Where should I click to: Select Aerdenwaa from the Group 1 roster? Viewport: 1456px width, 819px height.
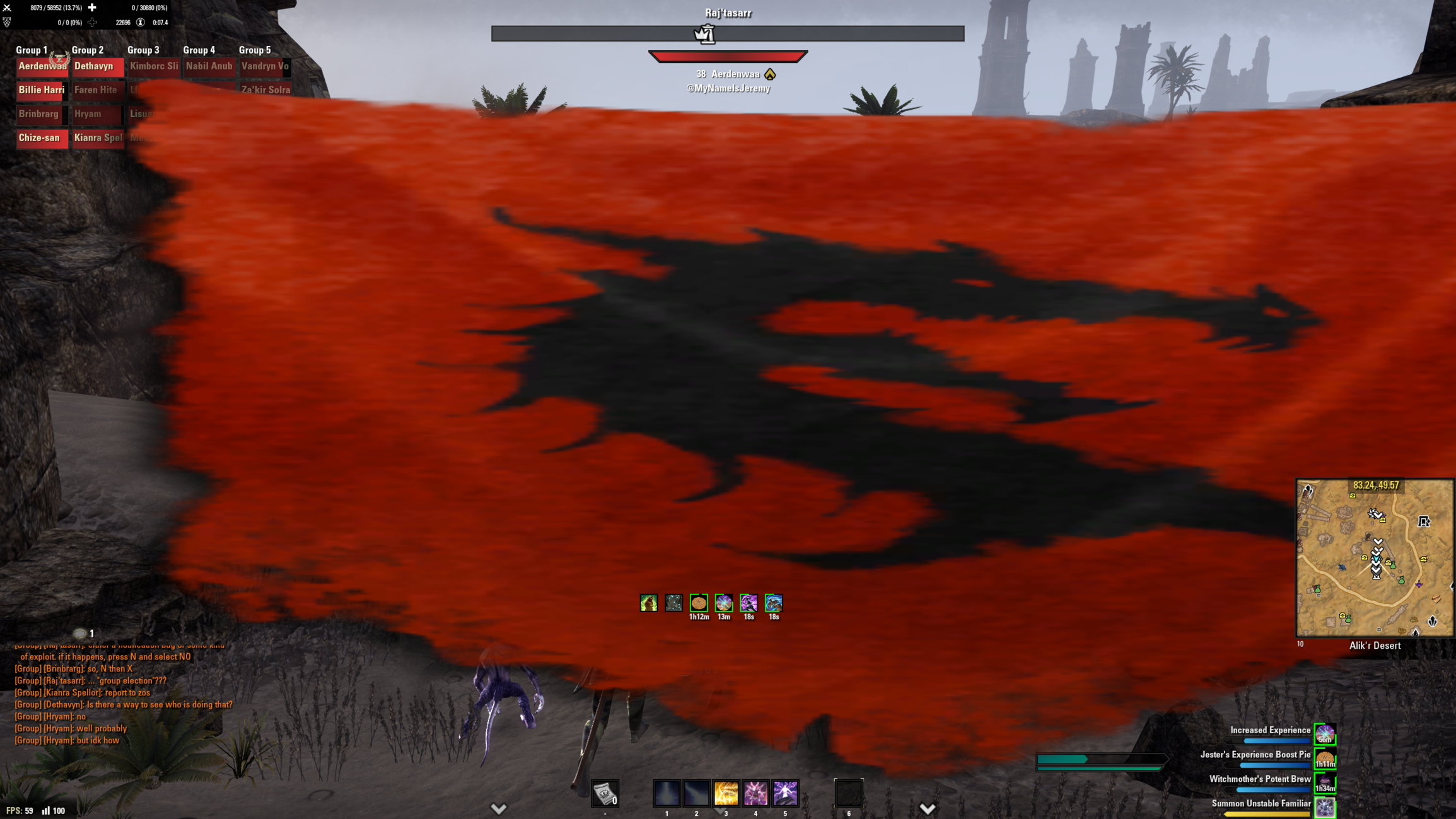point(42,66)
